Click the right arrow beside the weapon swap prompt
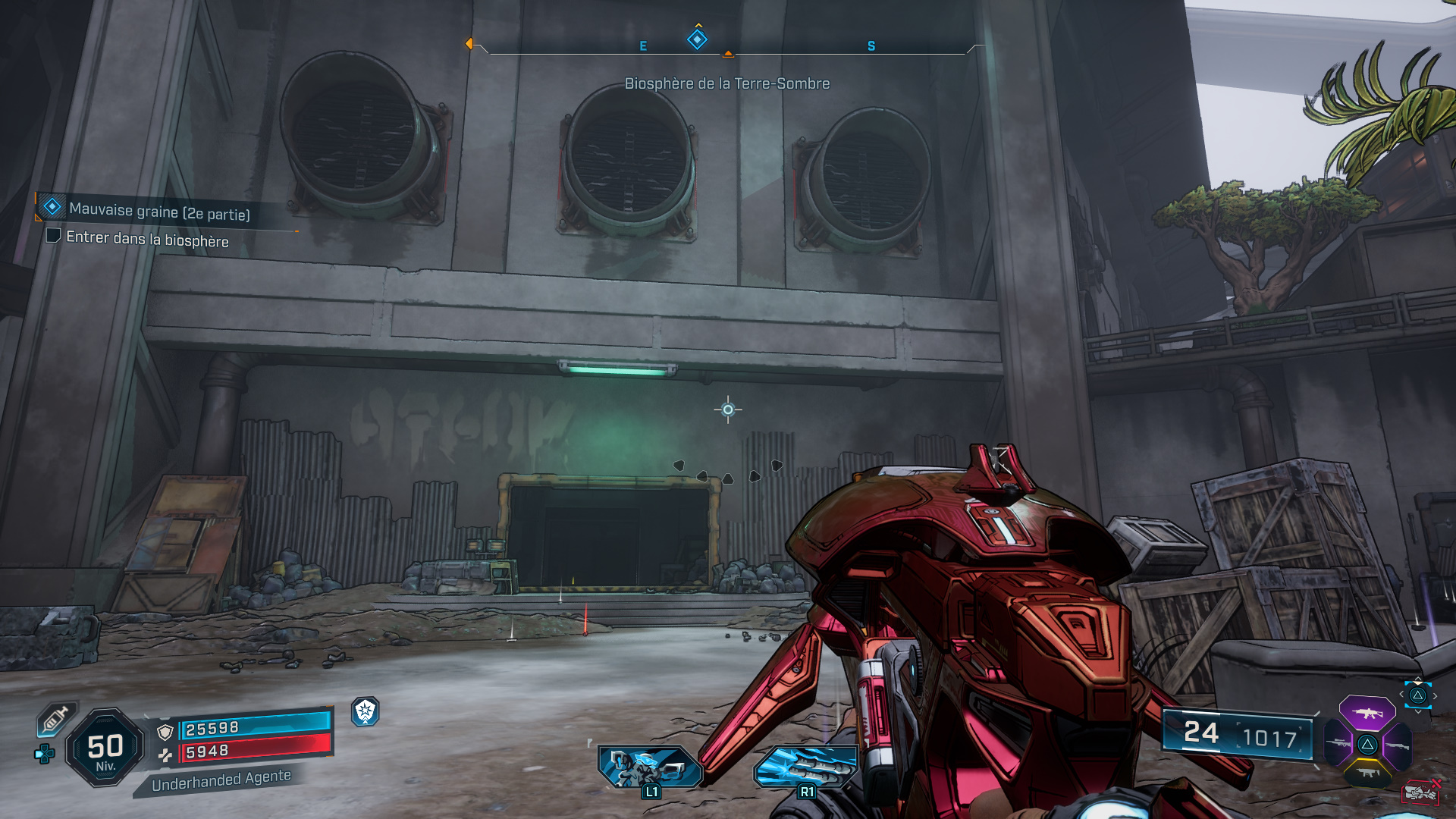Viewport: 1456px width, 819px height. click(x=1436, y=696)
